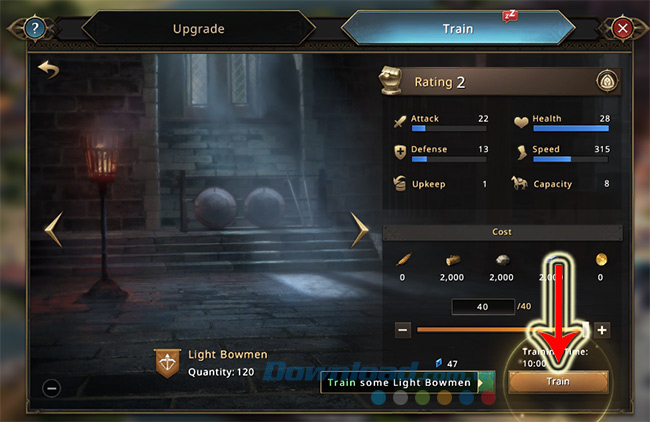
Task: Close the training window
Action: pyautogui.click(x=622, y=28)
